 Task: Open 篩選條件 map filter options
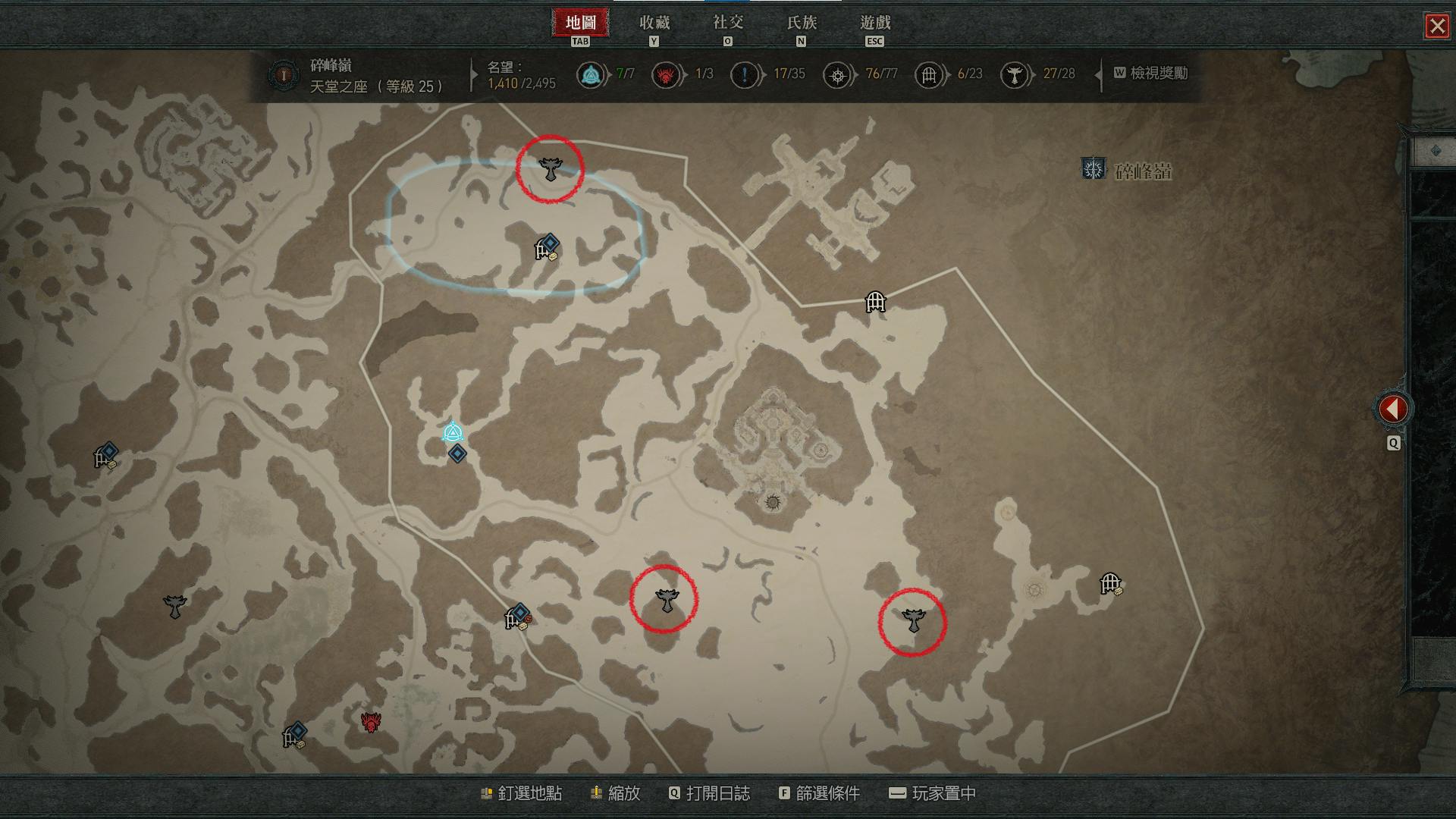[819, 793]
